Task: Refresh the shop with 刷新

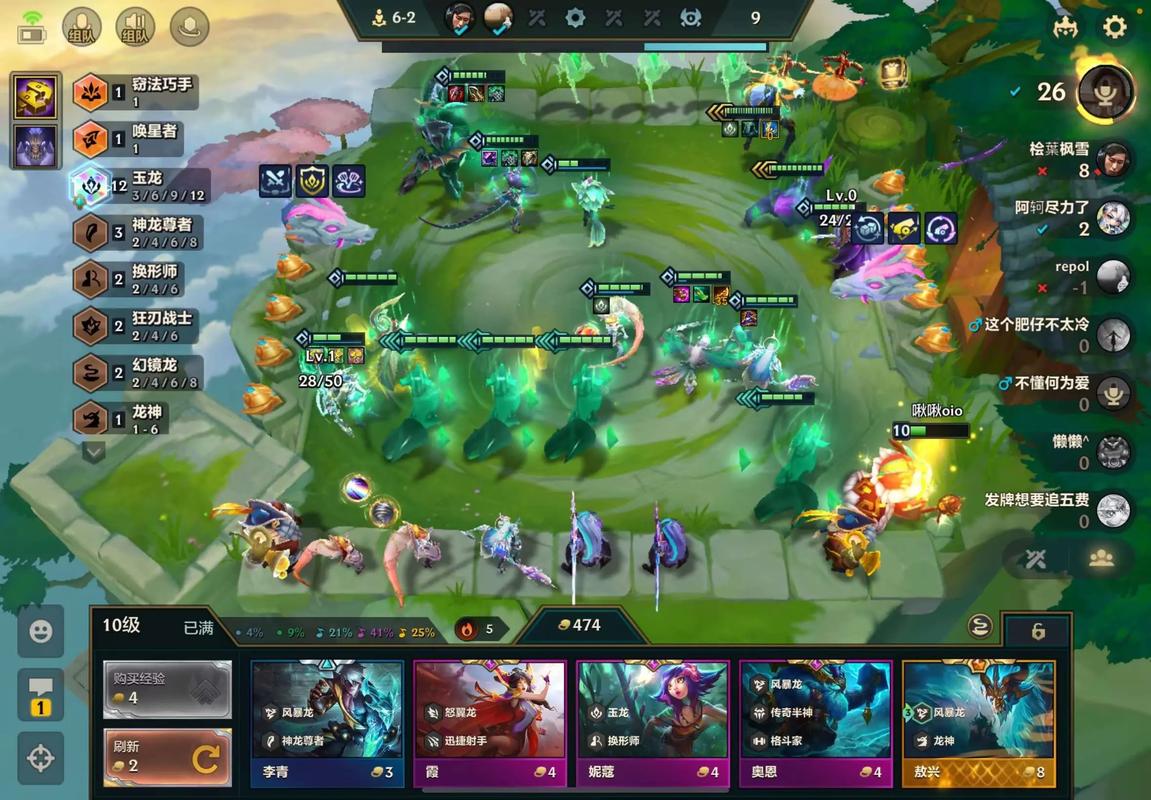Action: point(167,757)
